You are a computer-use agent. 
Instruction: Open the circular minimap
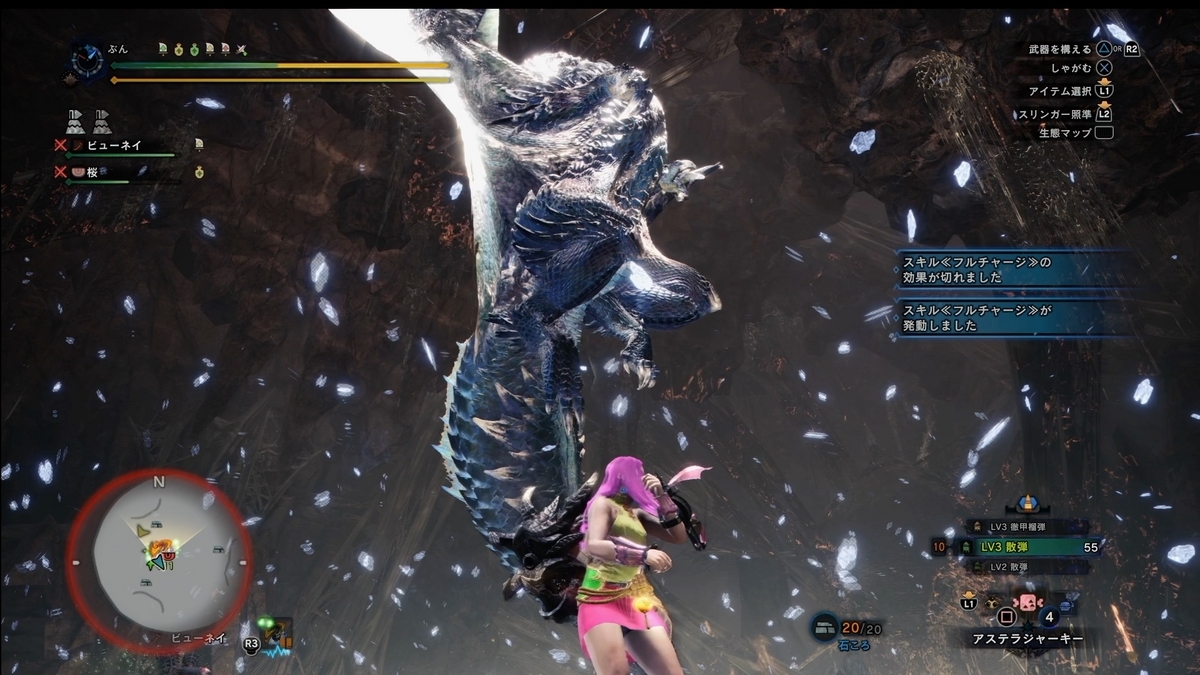(x=159, y=562)
